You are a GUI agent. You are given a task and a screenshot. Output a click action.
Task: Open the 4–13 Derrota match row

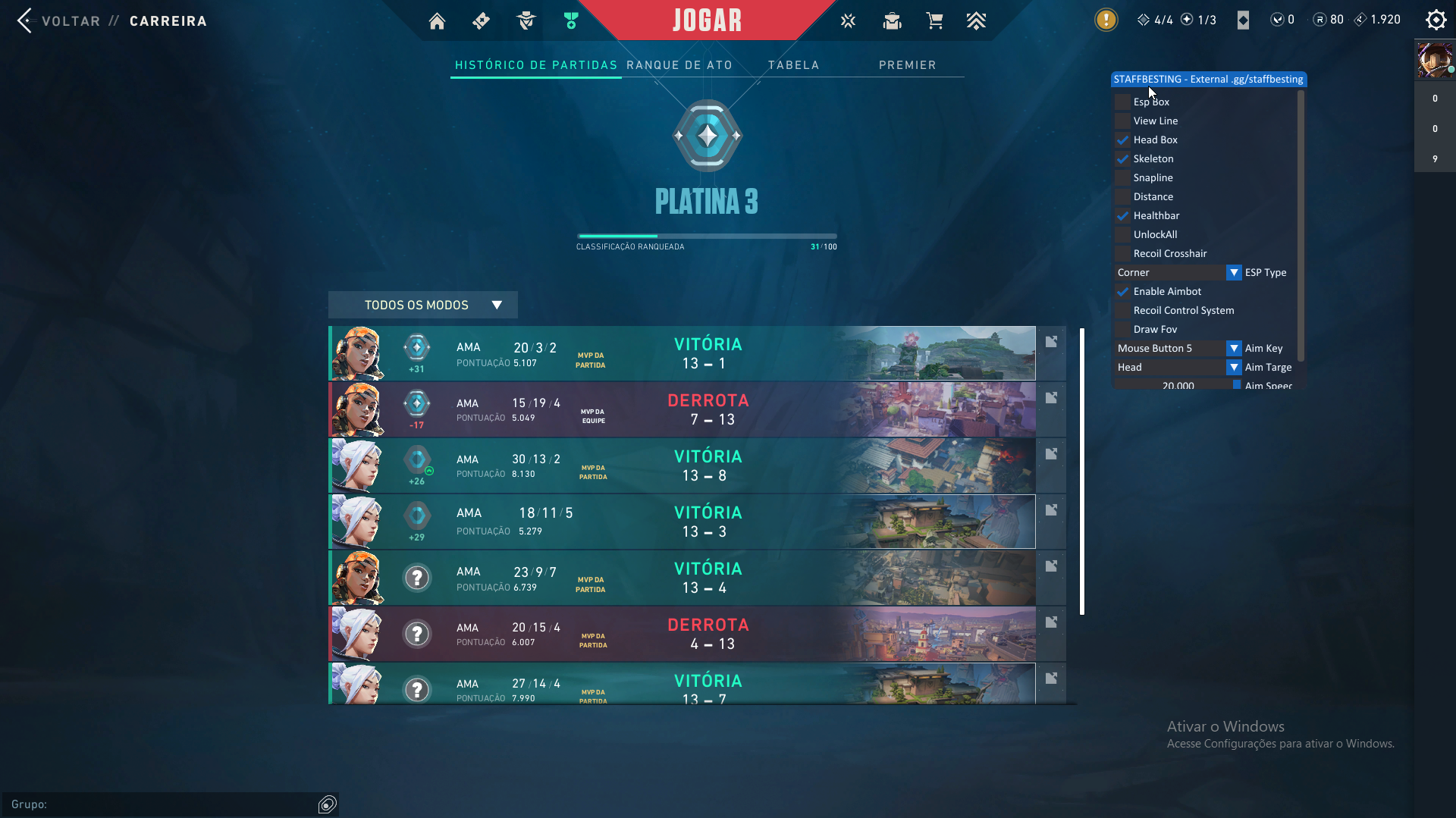[x=682, y=634]
